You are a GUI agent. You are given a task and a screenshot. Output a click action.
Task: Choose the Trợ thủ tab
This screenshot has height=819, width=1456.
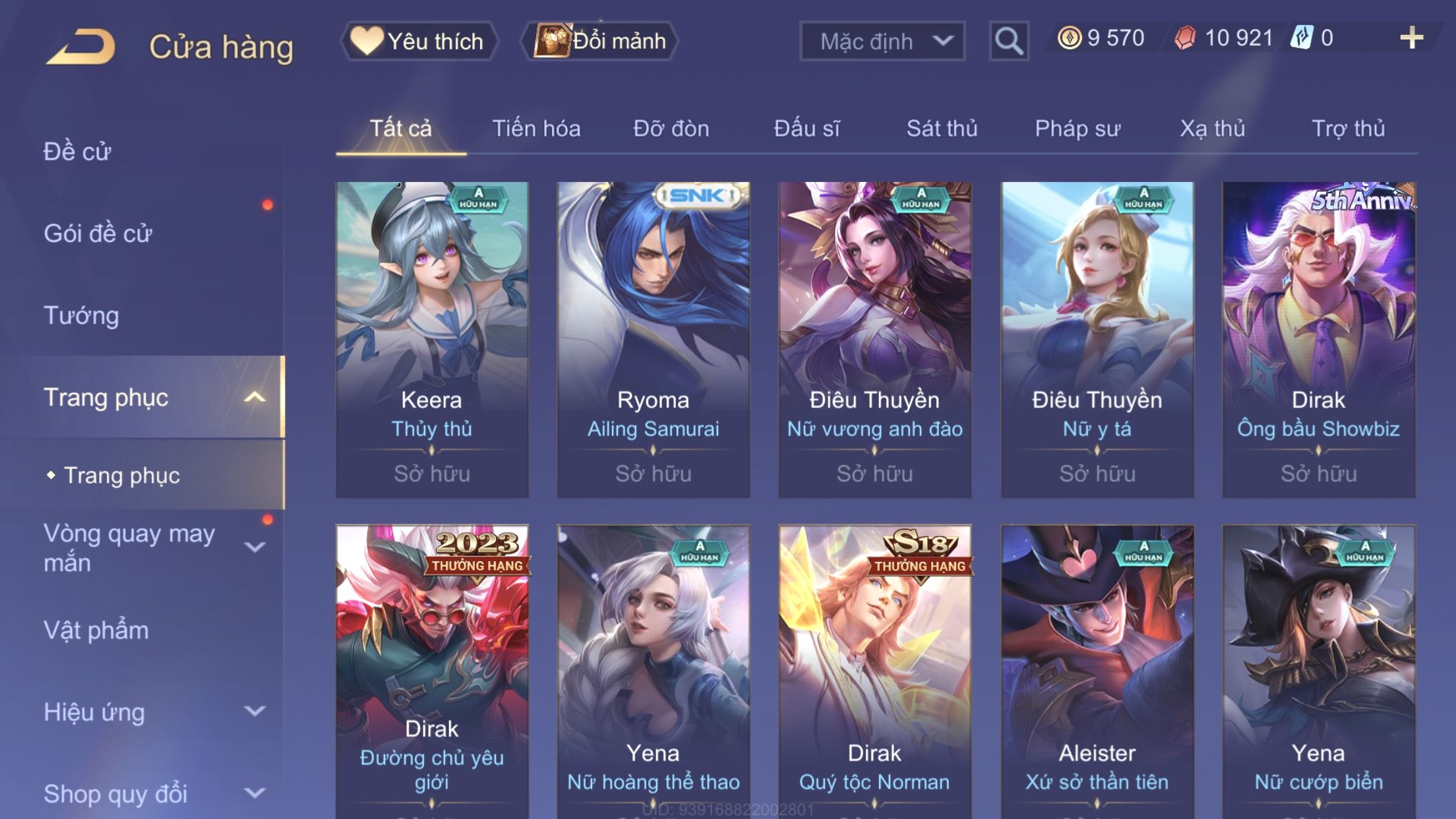pyautogui.click(x=1348, y=129)
